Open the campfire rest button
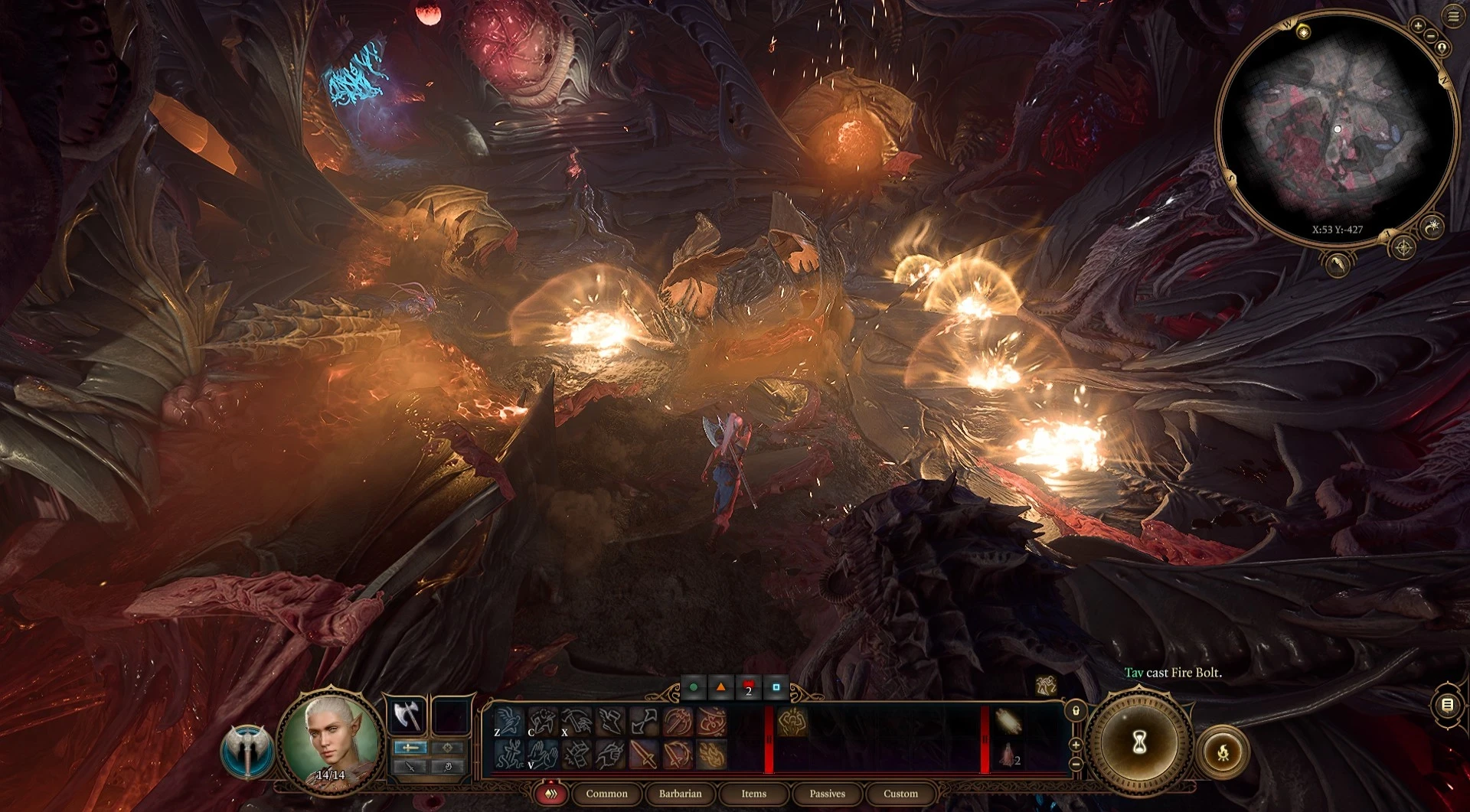The height and width of the screenshot is (812, 1470). pyautogui.click(x=1223, y=752)
